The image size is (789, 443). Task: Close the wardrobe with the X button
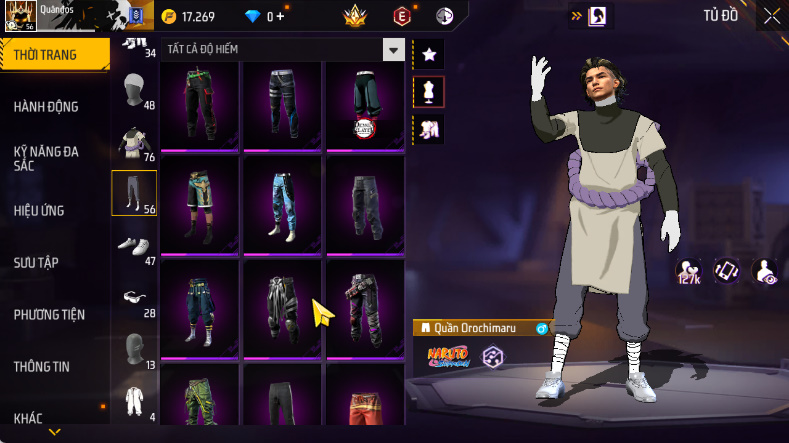tap(771, 16)
